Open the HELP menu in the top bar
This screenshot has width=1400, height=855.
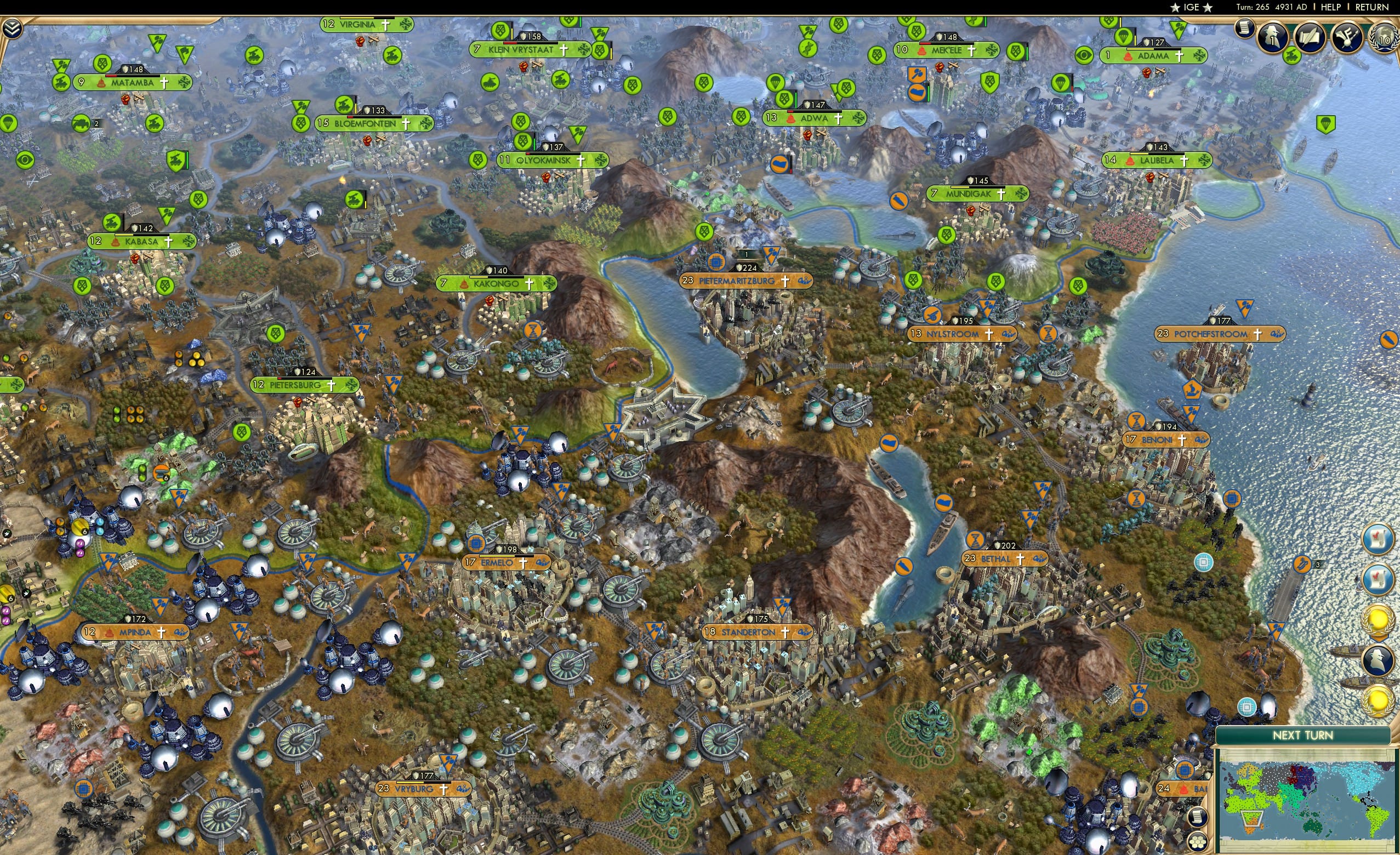(1329, 7)
